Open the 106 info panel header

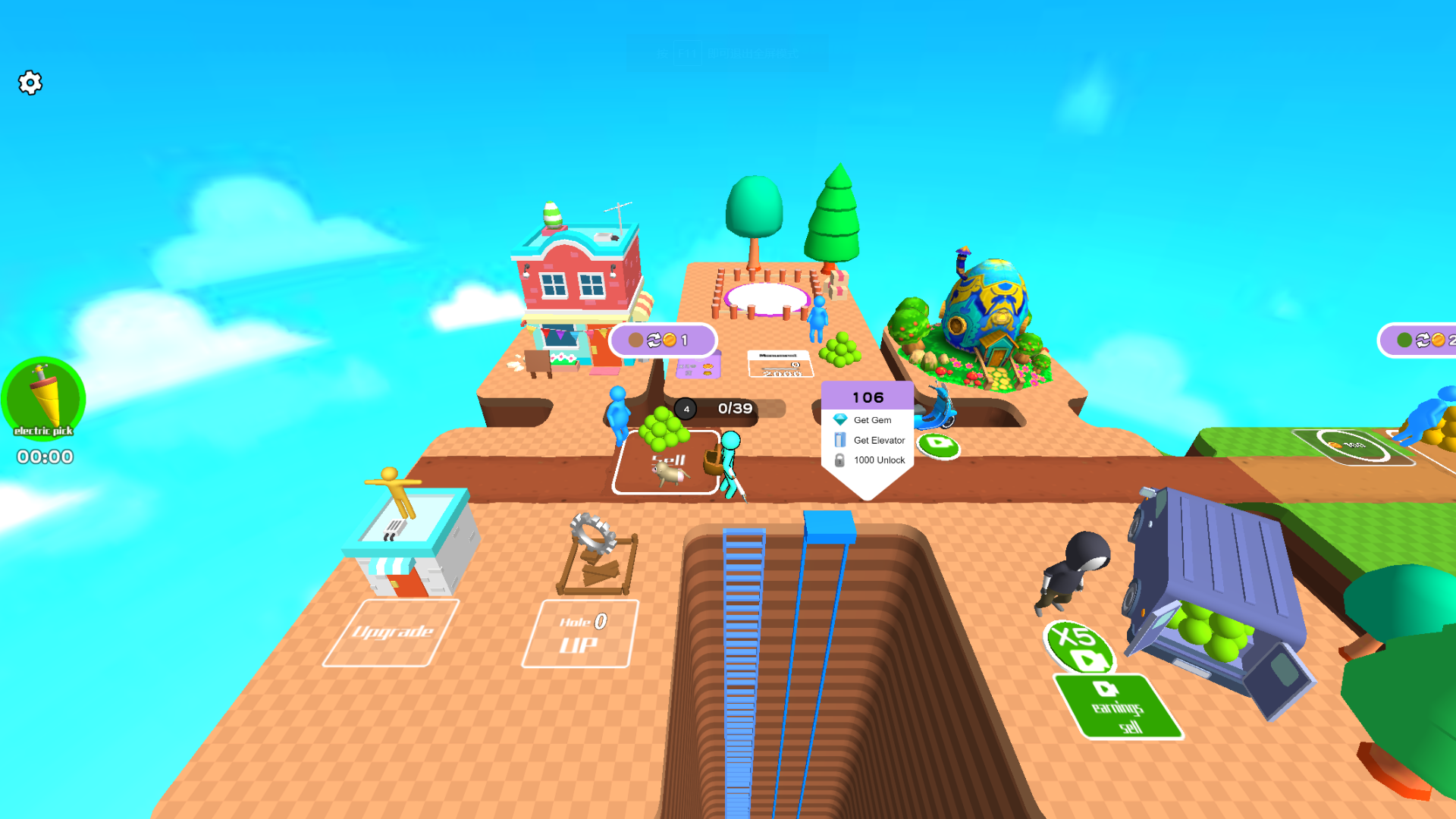(x=868, y=397)
